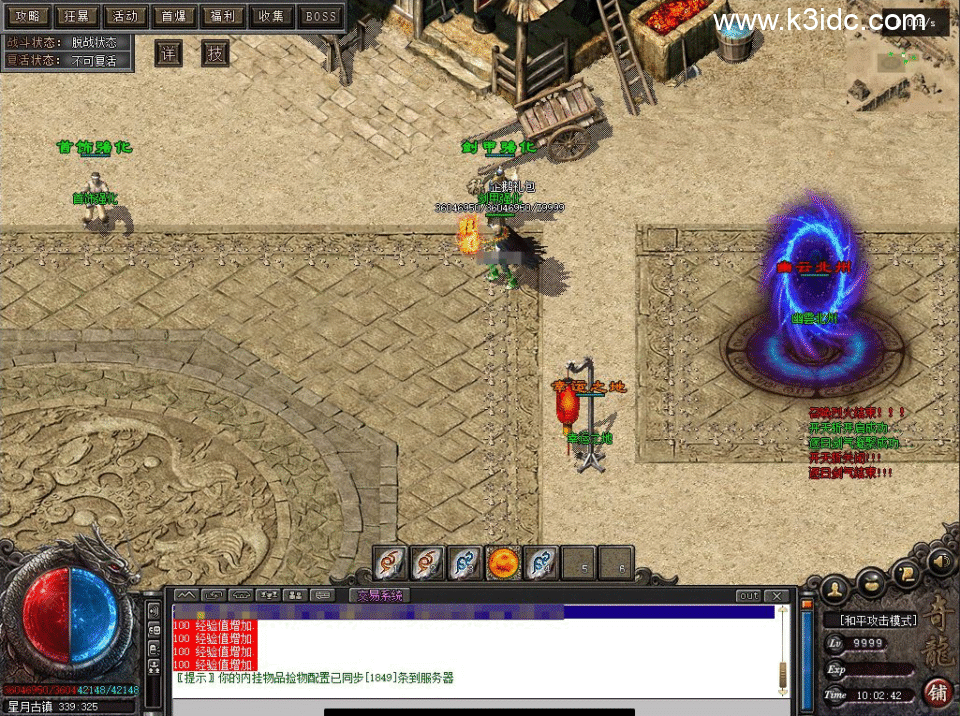Click the 收集 collection button
Screen dimensions: 960x716
(x=271, y=16)
